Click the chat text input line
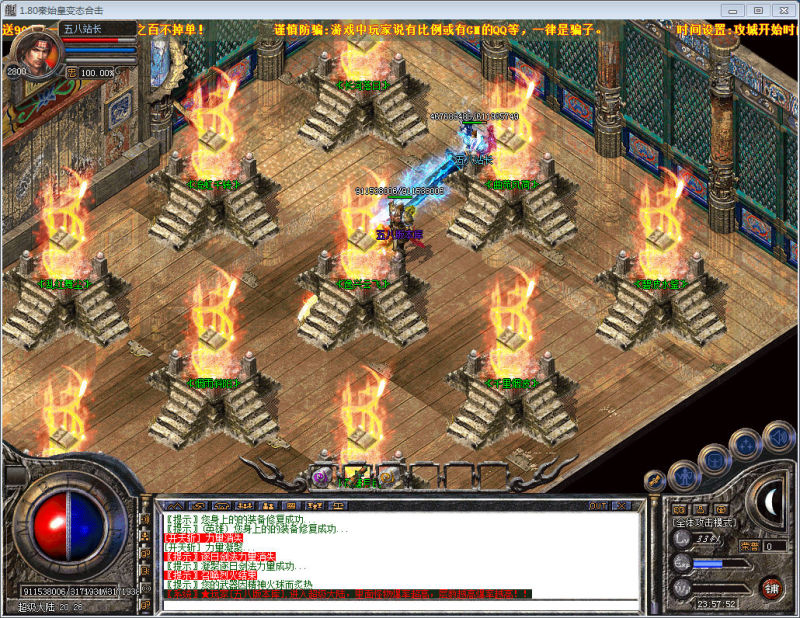 (x=400, y=604)
